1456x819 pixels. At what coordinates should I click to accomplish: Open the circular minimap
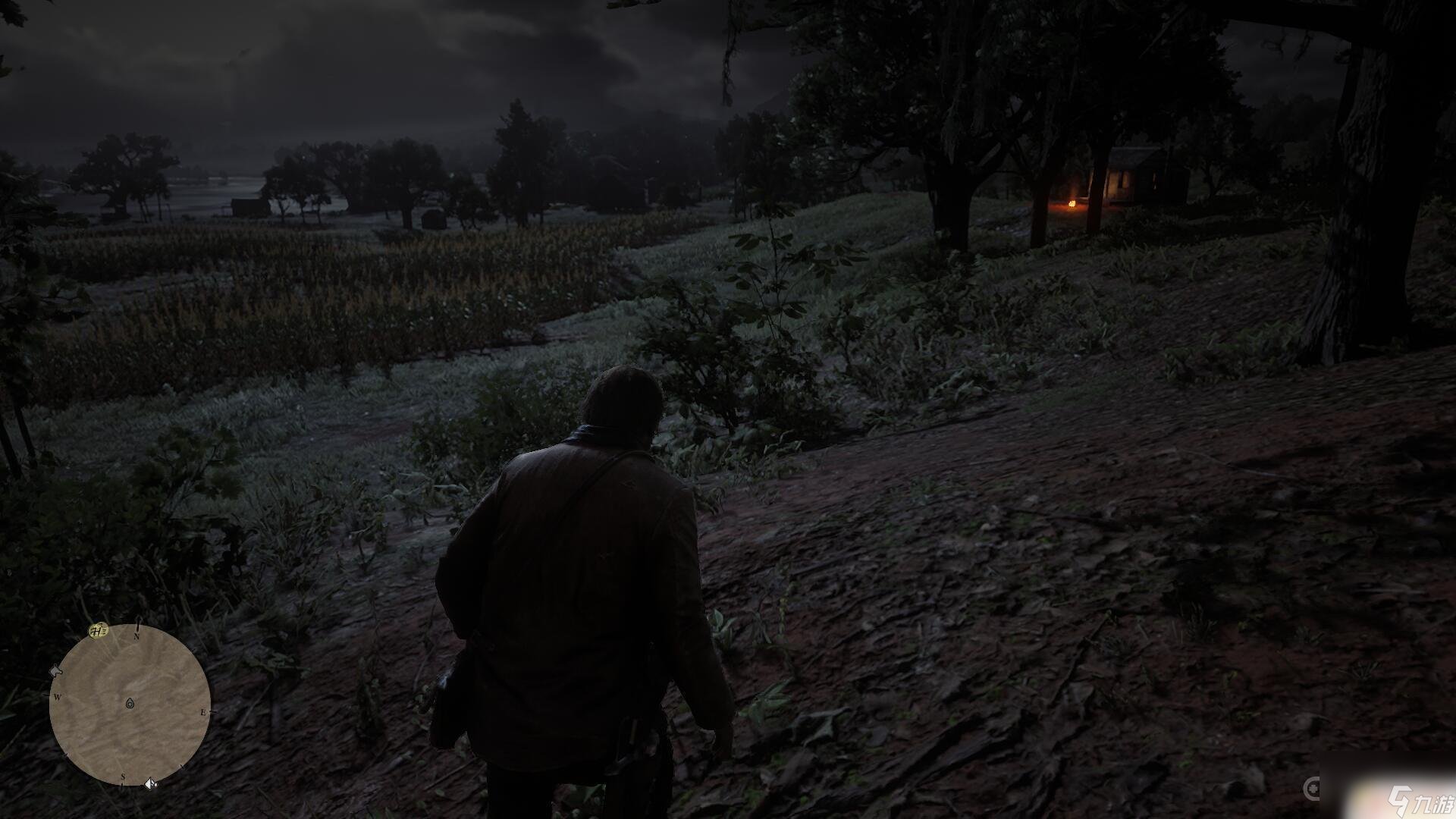(x=130, y=704)
